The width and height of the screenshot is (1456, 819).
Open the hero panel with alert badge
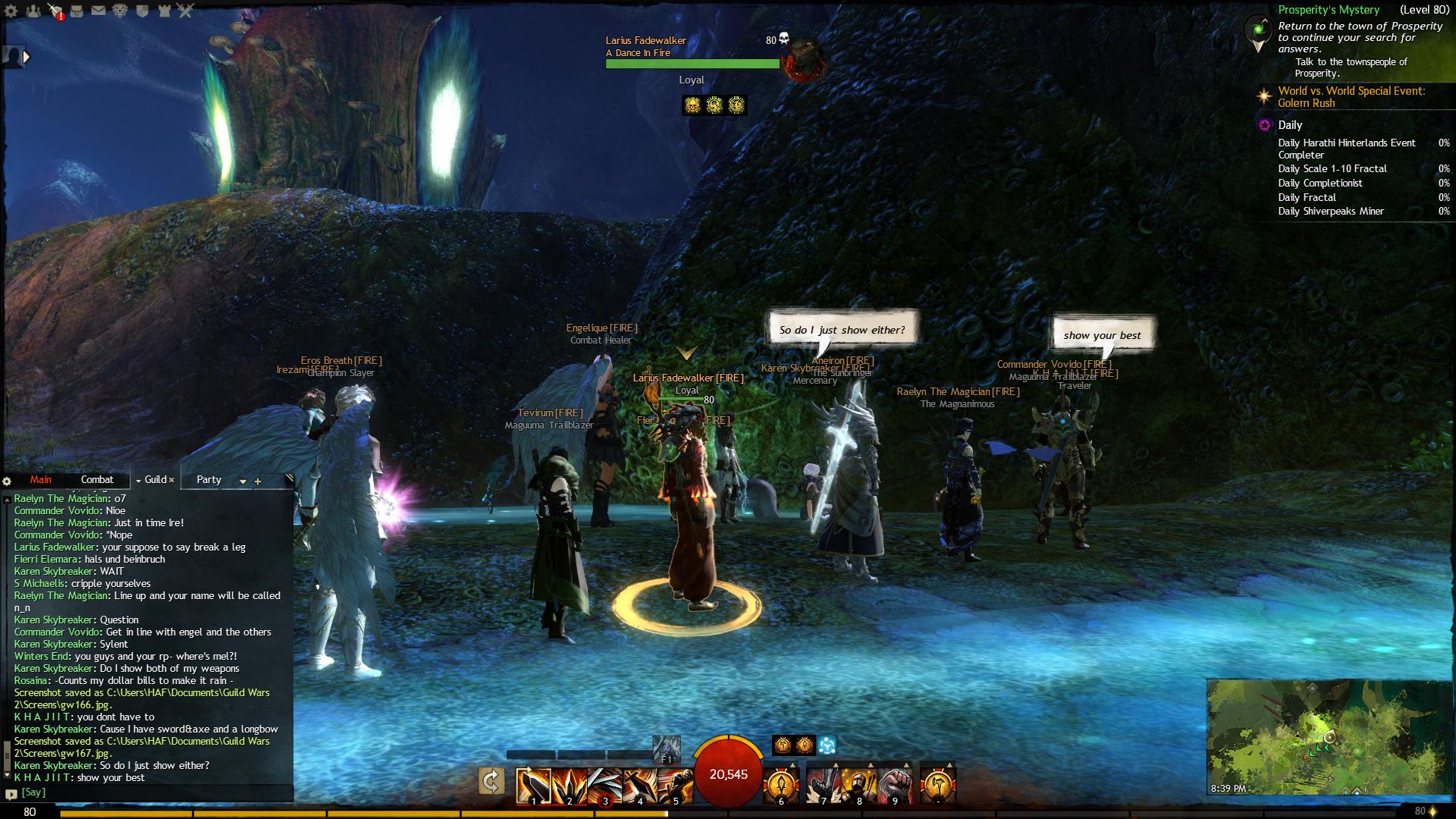(55, 11)
